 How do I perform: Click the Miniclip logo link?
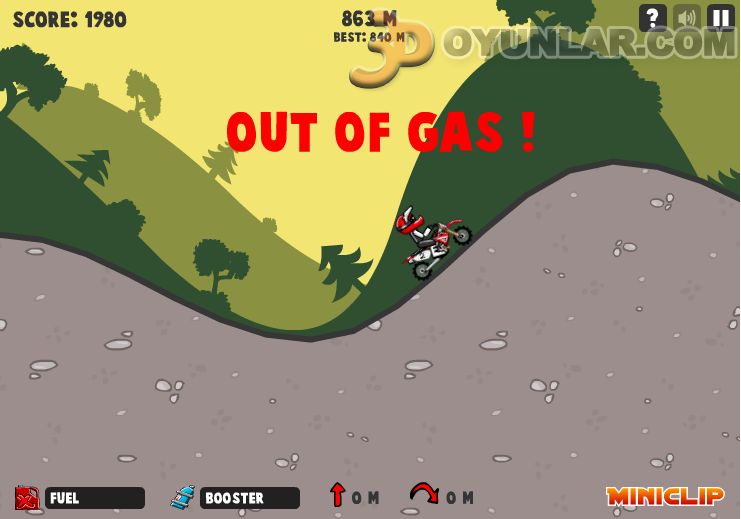pos(664,496)
